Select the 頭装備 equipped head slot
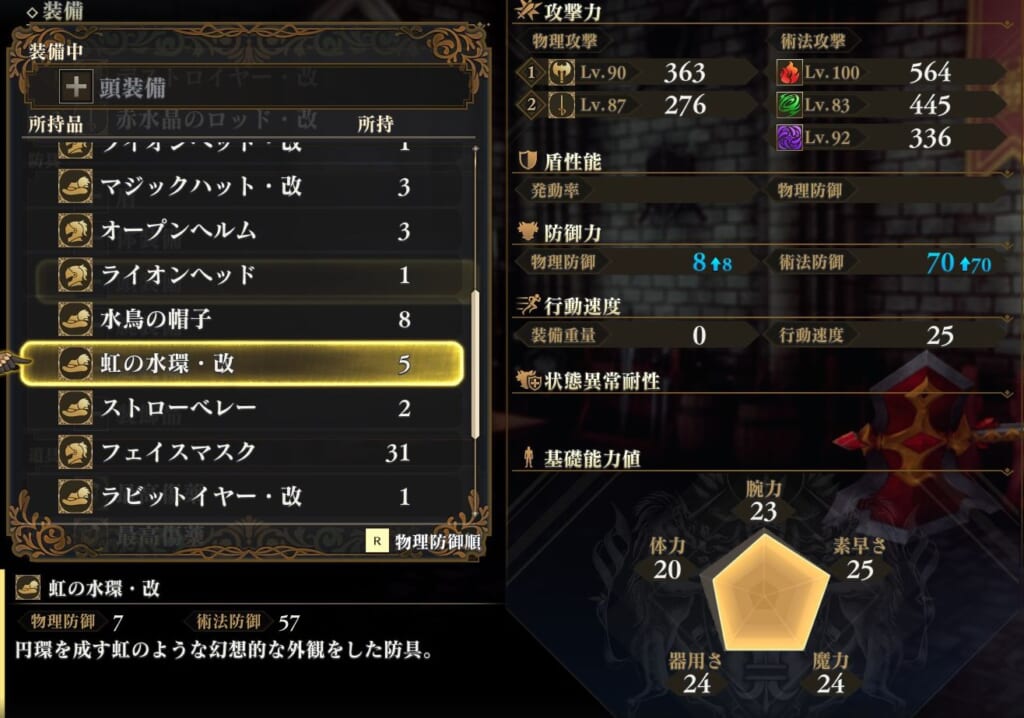This screenshot has width=1024, height=718. click(x=240, y=88)
